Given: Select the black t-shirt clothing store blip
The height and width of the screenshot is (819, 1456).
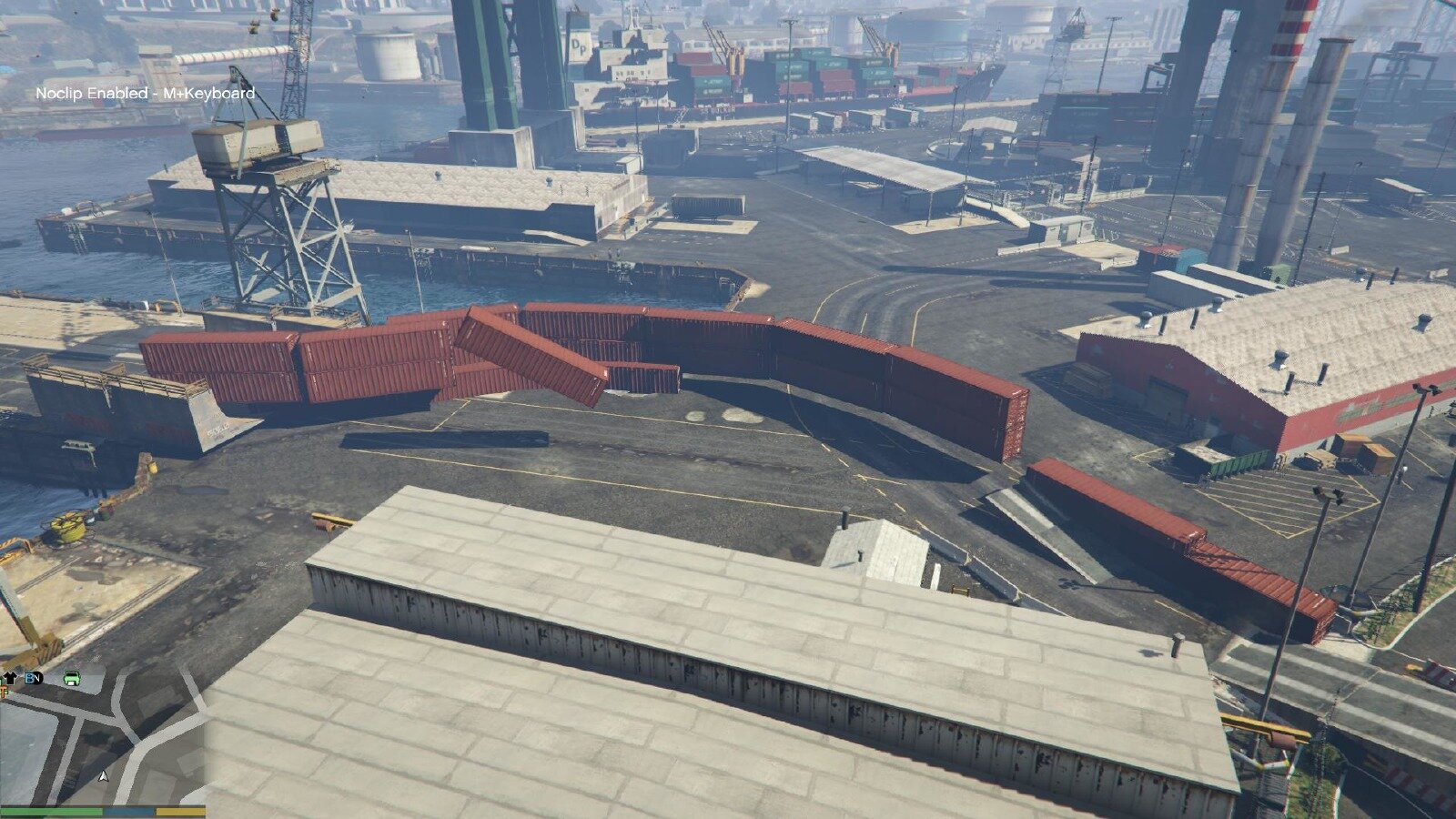Looking at the screenshot, I should (10, 677).
